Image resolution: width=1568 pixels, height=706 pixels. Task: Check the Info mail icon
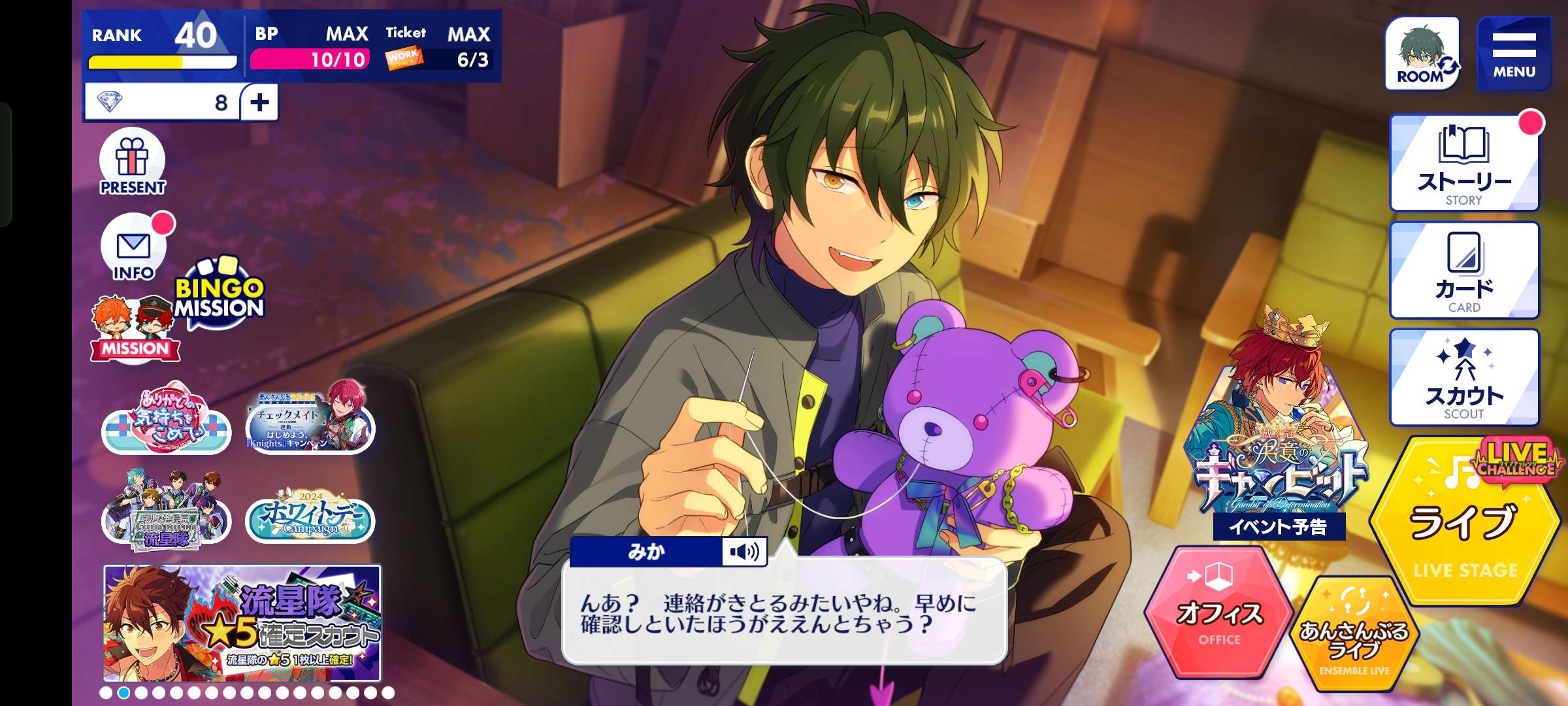(x=134, y=248)
